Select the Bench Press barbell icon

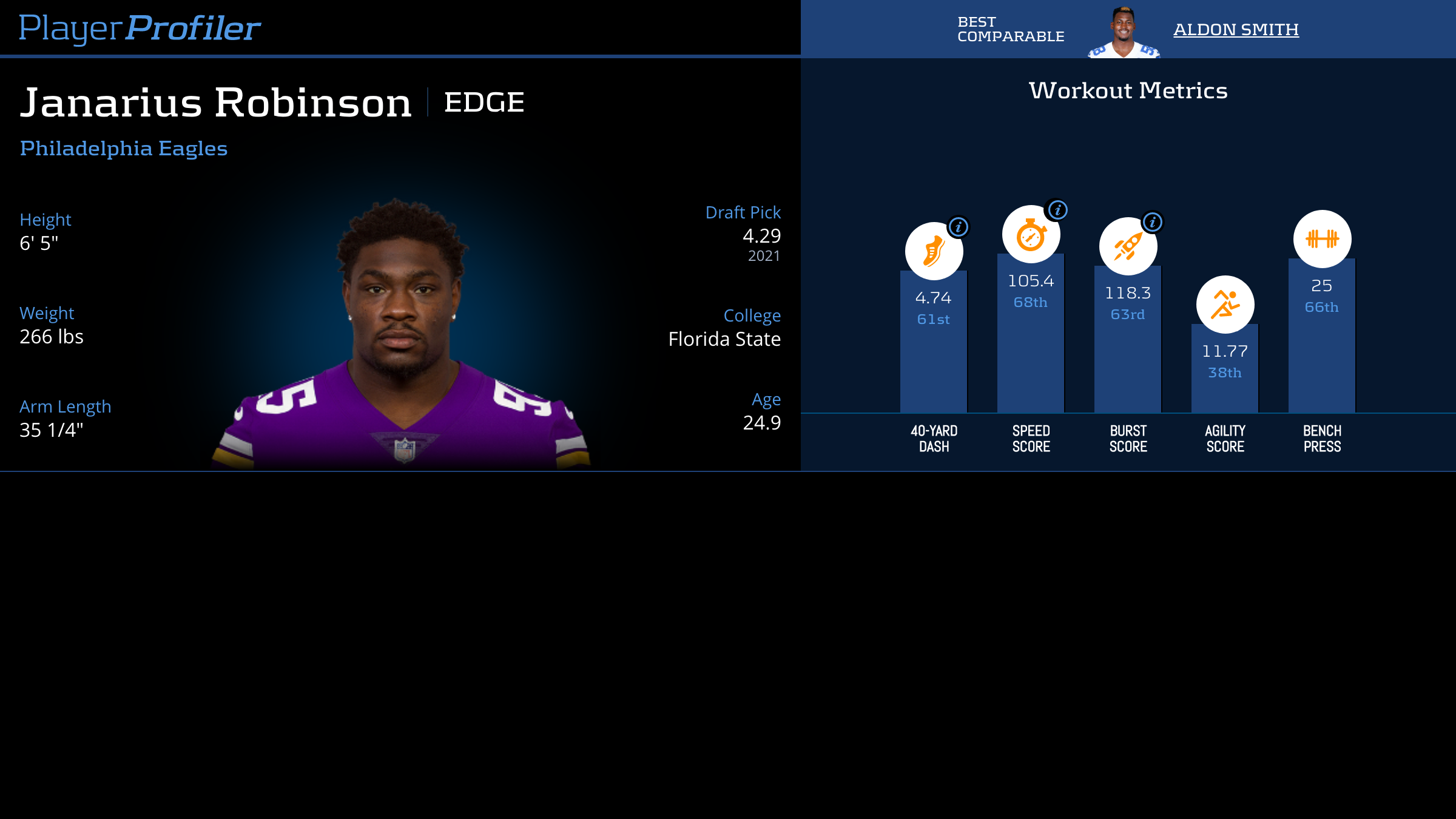[x=1322, y=239]
